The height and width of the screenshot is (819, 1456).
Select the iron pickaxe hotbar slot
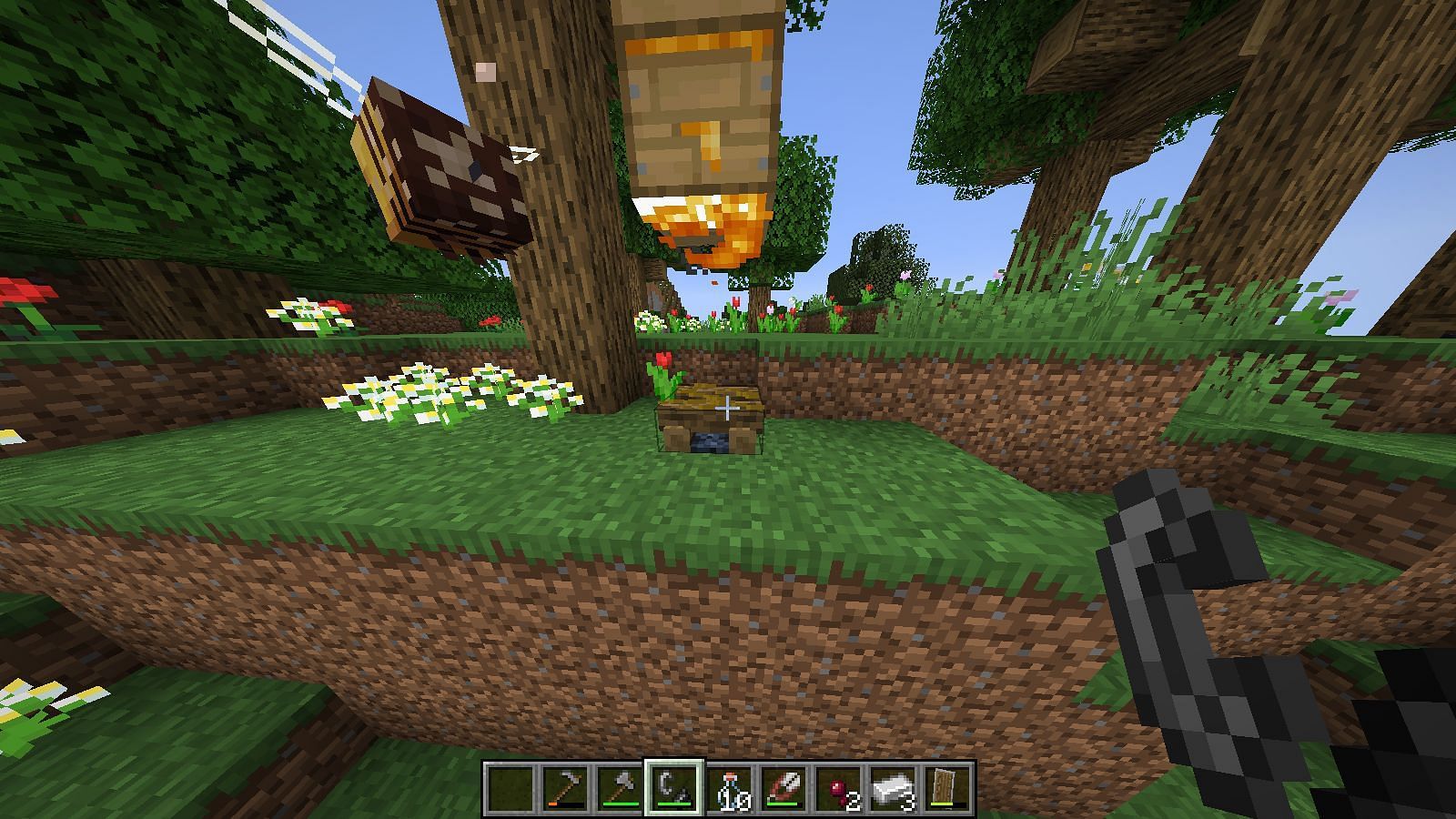(x=564, y=788)
